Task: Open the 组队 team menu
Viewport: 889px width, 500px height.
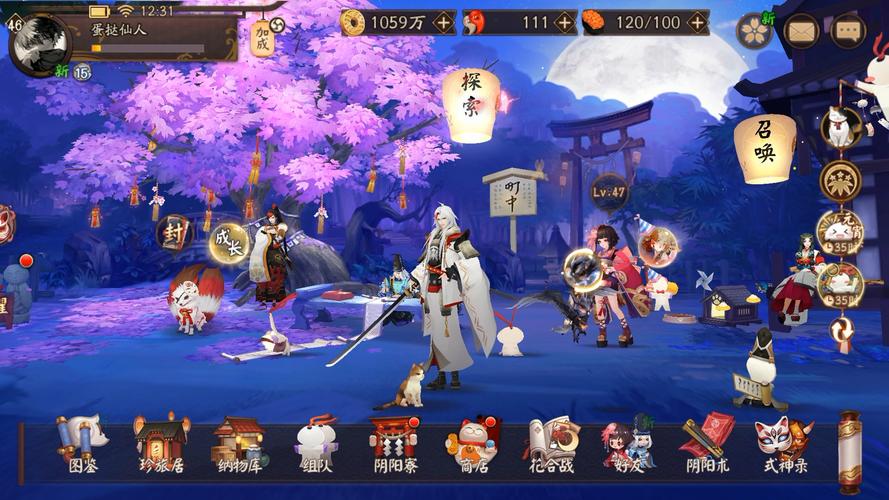Action: 316,443
